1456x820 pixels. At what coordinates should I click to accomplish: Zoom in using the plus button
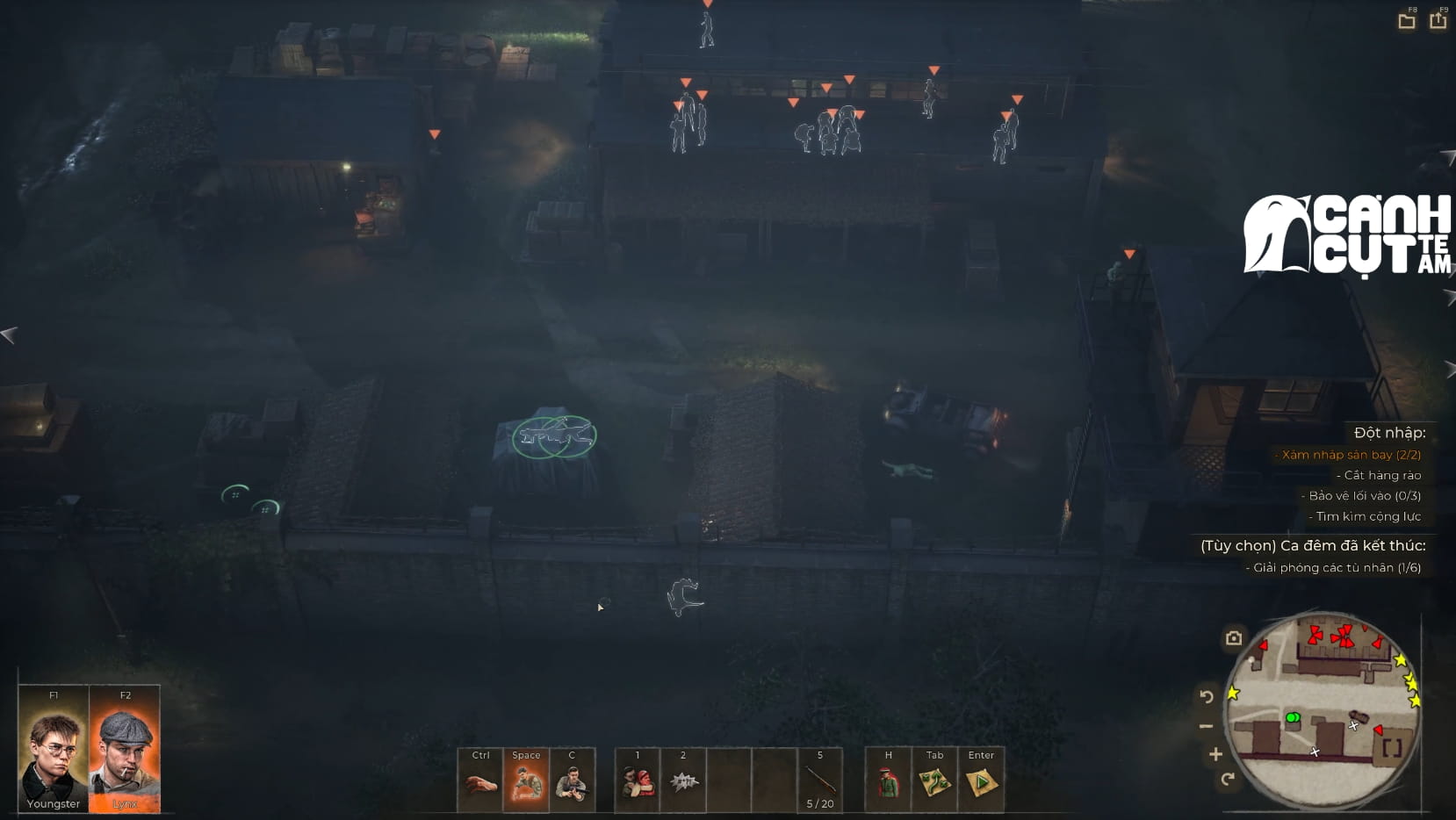coord(1215,754)
